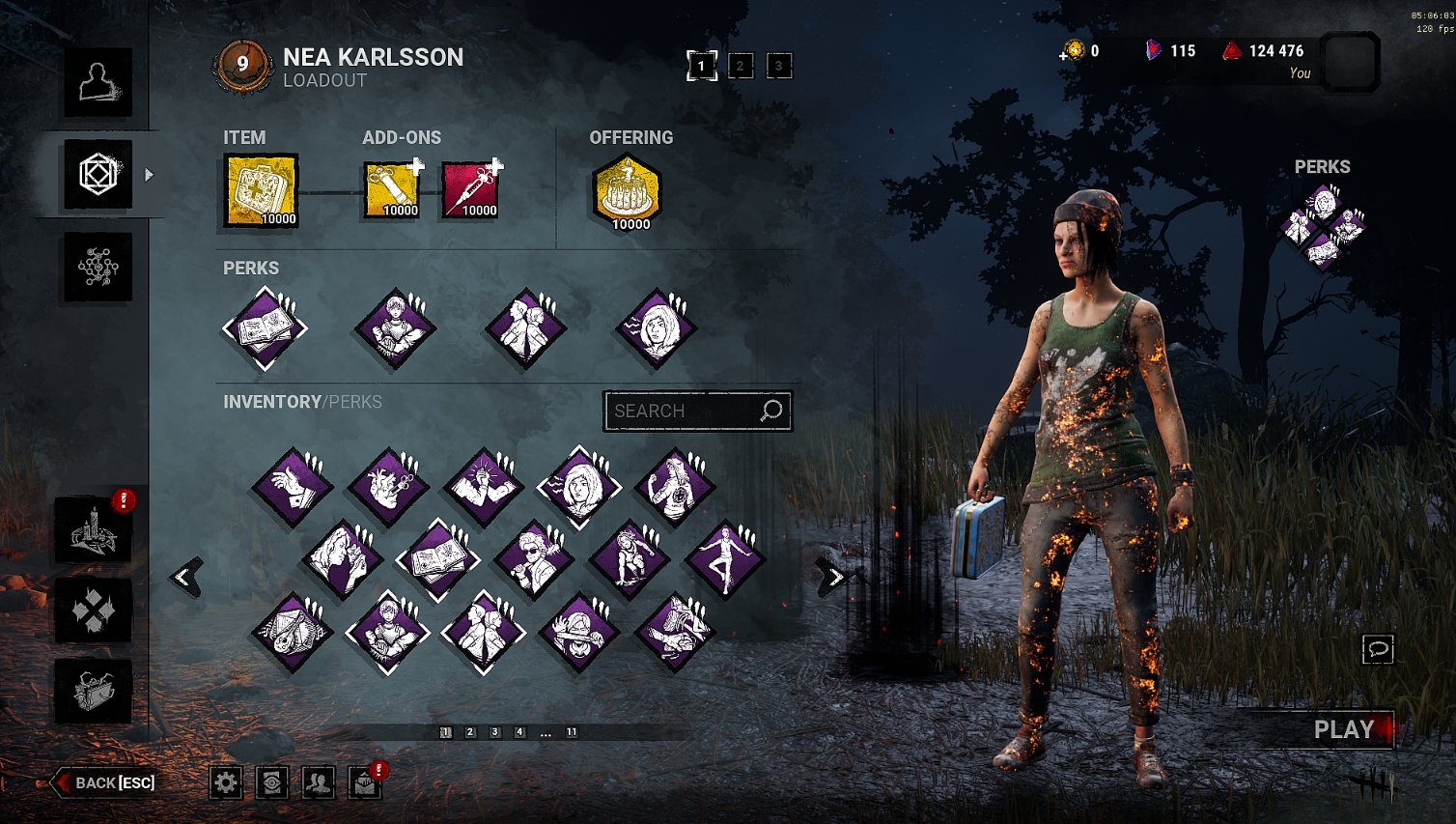1456x824 pixels.
Task: Open the bloodweb tab
Action: [98, 267]
